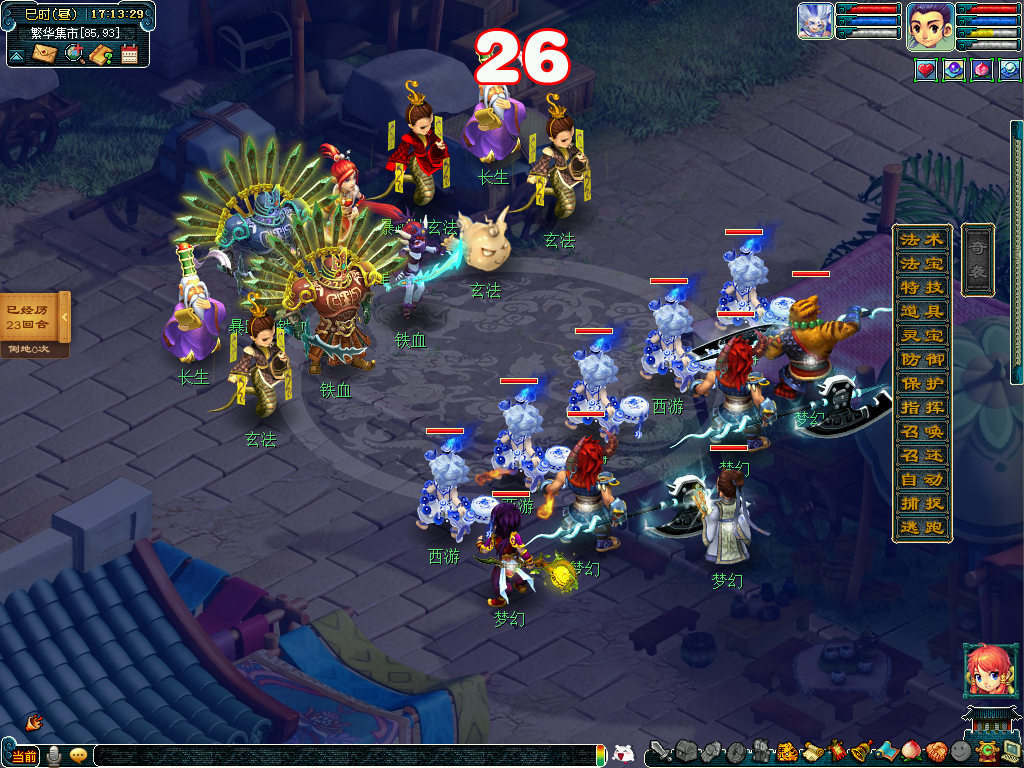Expand the 已经历23回合 round panel arrow
This screenshot has height=768, width=1024.
65,317
